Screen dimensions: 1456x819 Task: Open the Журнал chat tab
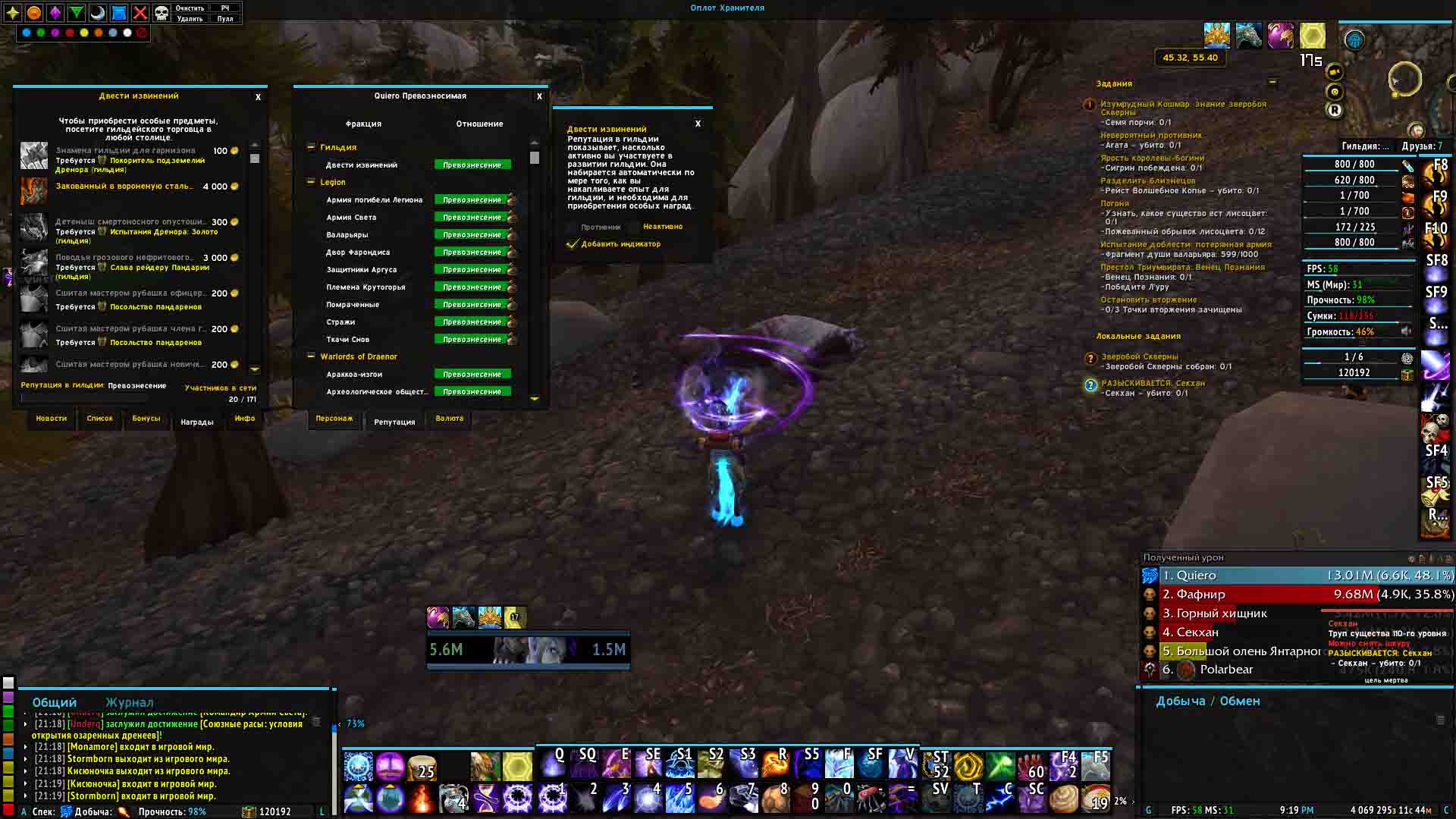click(129, 702)
